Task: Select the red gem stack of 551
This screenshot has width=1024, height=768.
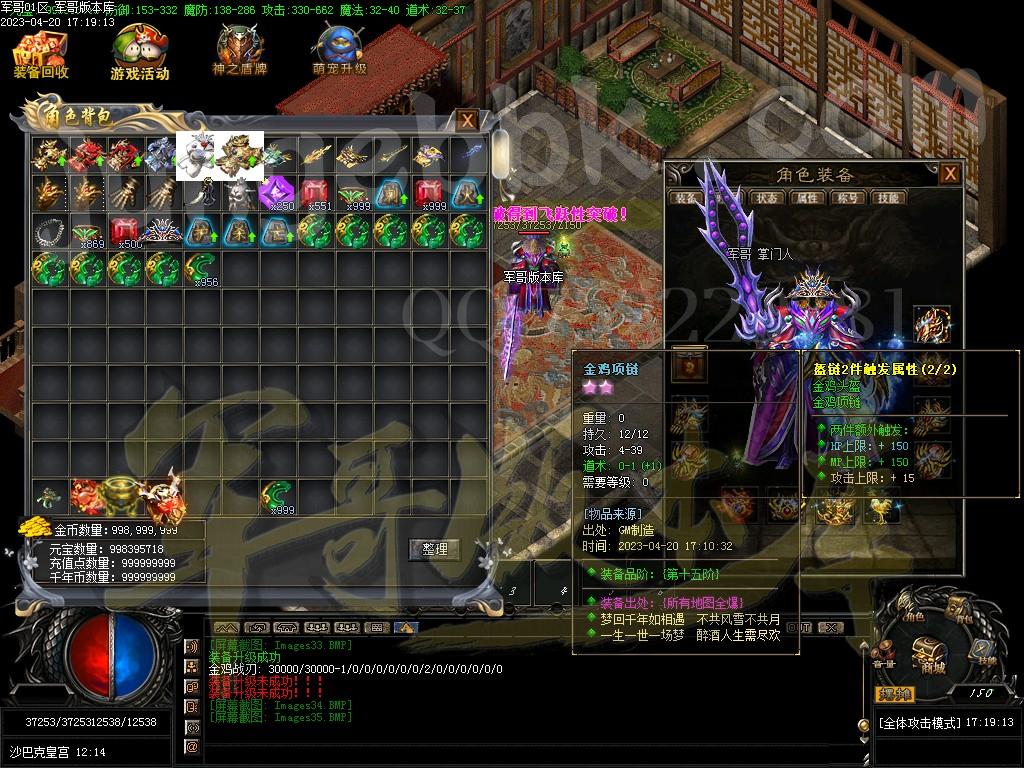Action: [x=315, y=193]
